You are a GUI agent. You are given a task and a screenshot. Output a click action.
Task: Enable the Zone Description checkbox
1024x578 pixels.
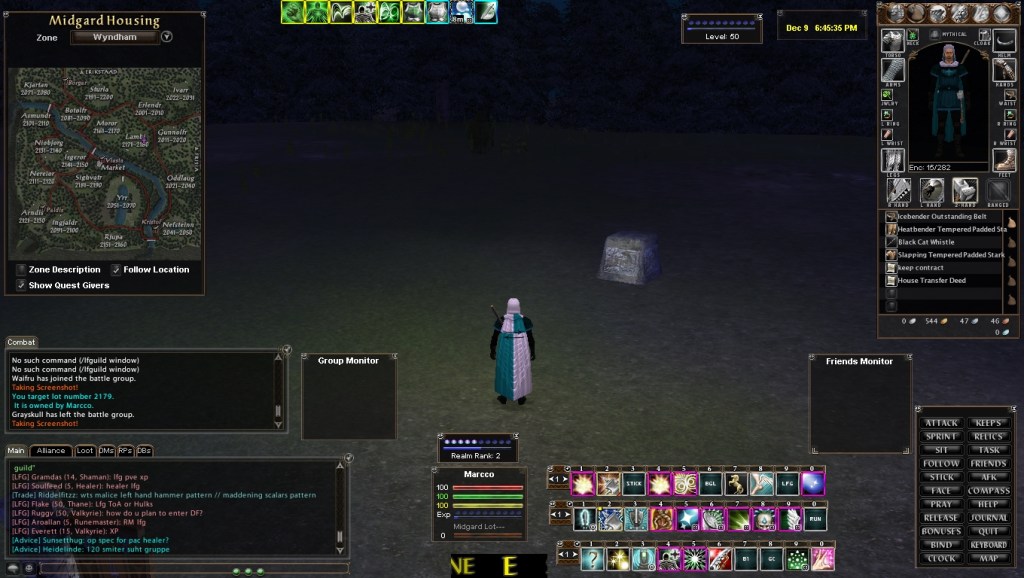pos(22,270)
